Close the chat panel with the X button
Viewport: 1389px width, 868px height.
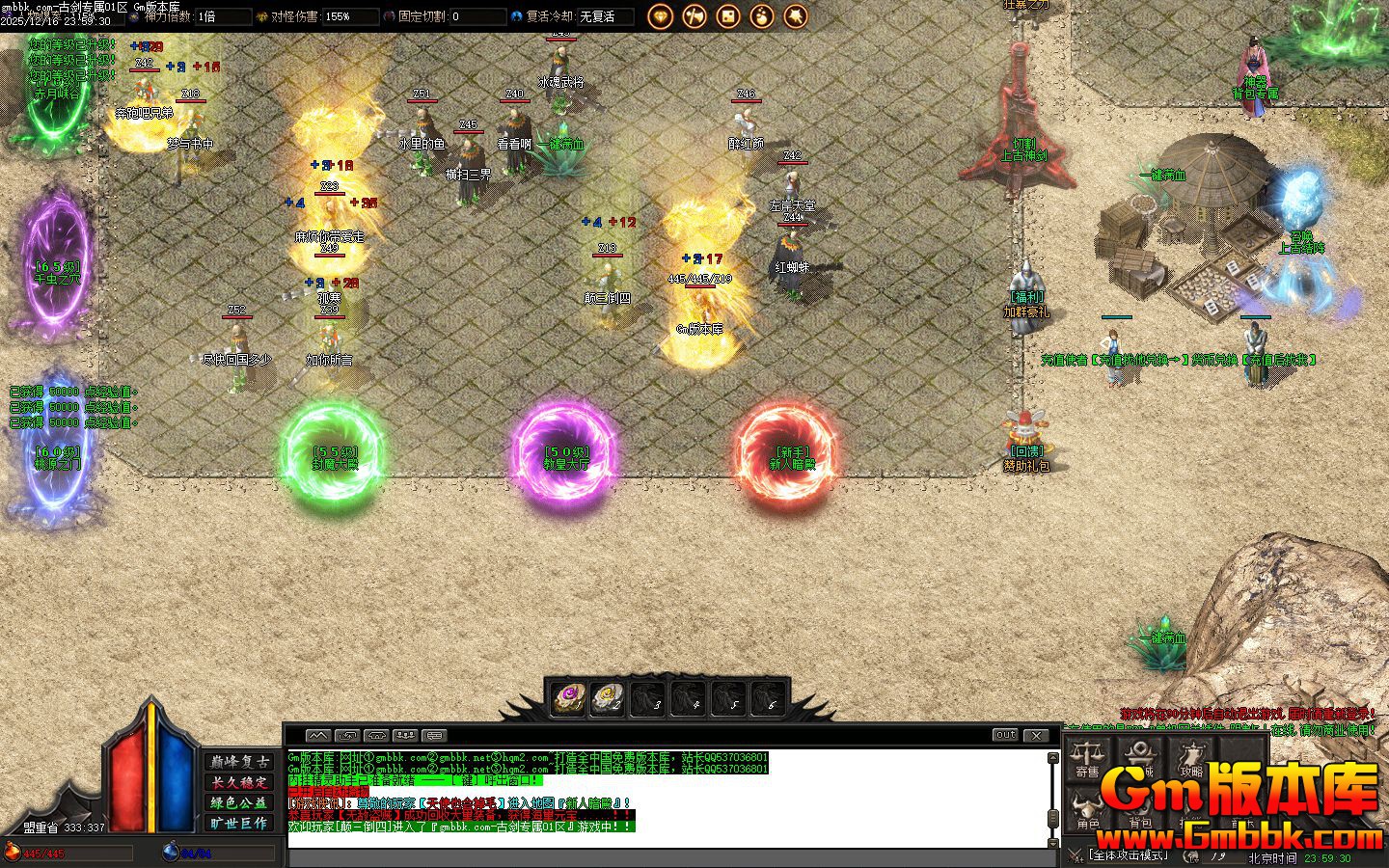point(1035,735)
